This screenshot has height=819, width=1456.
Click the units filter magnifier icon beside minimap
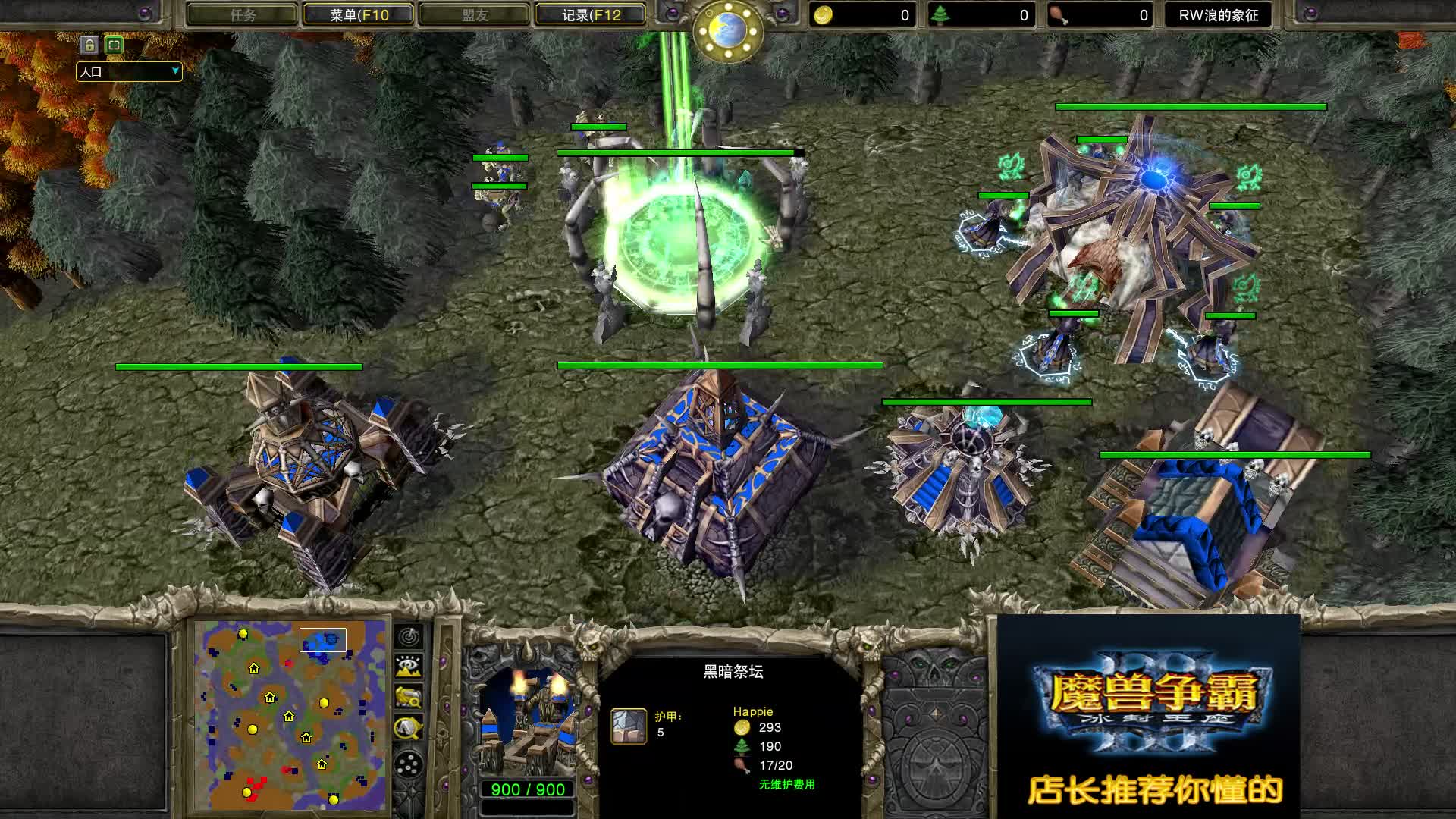[409, 696]
